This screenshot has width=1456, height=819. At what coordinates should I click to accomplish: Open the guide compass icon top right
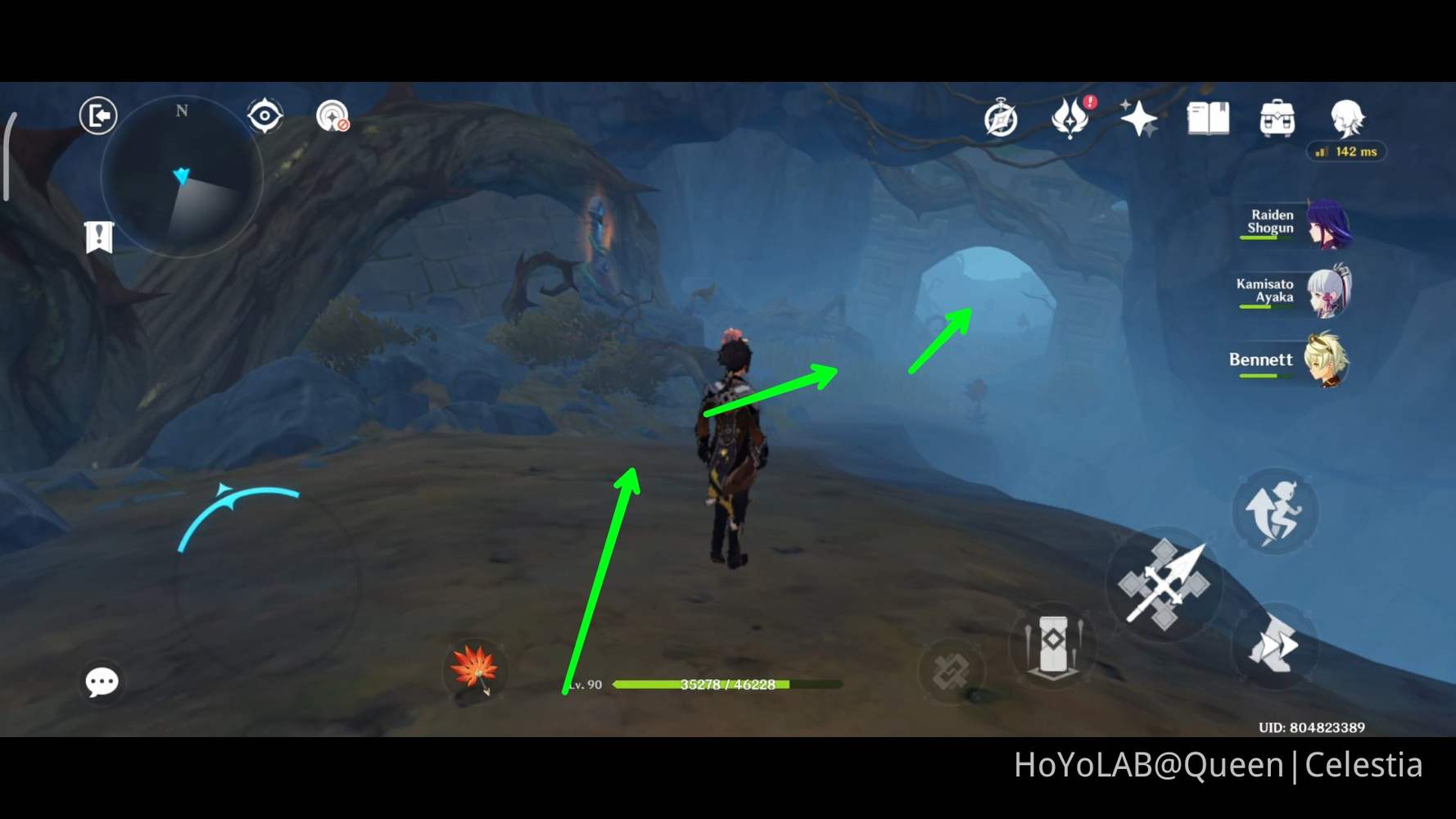coord(1001,119)
